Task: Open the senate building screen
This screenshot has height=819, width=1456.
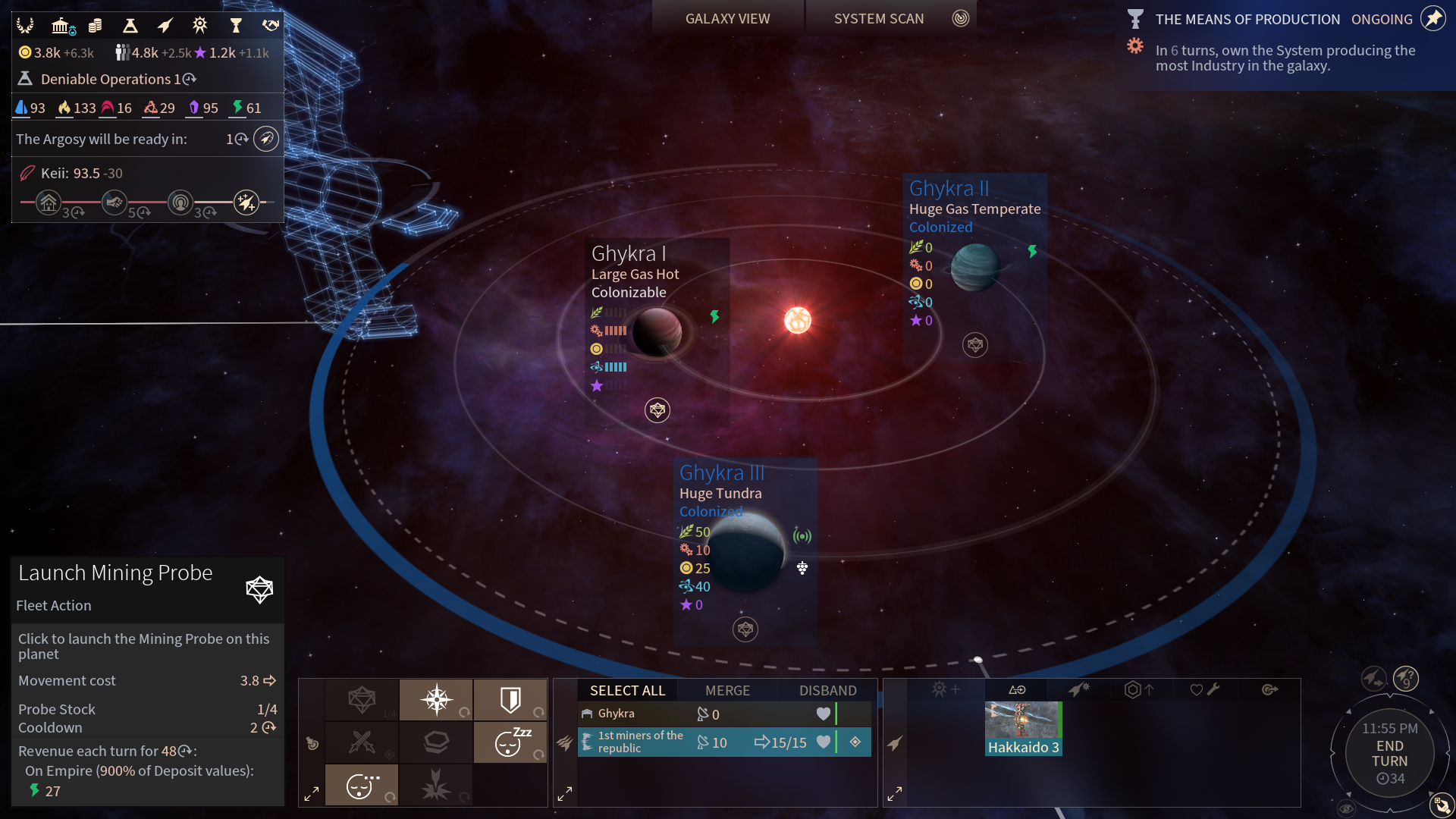Action: (61, 26)
